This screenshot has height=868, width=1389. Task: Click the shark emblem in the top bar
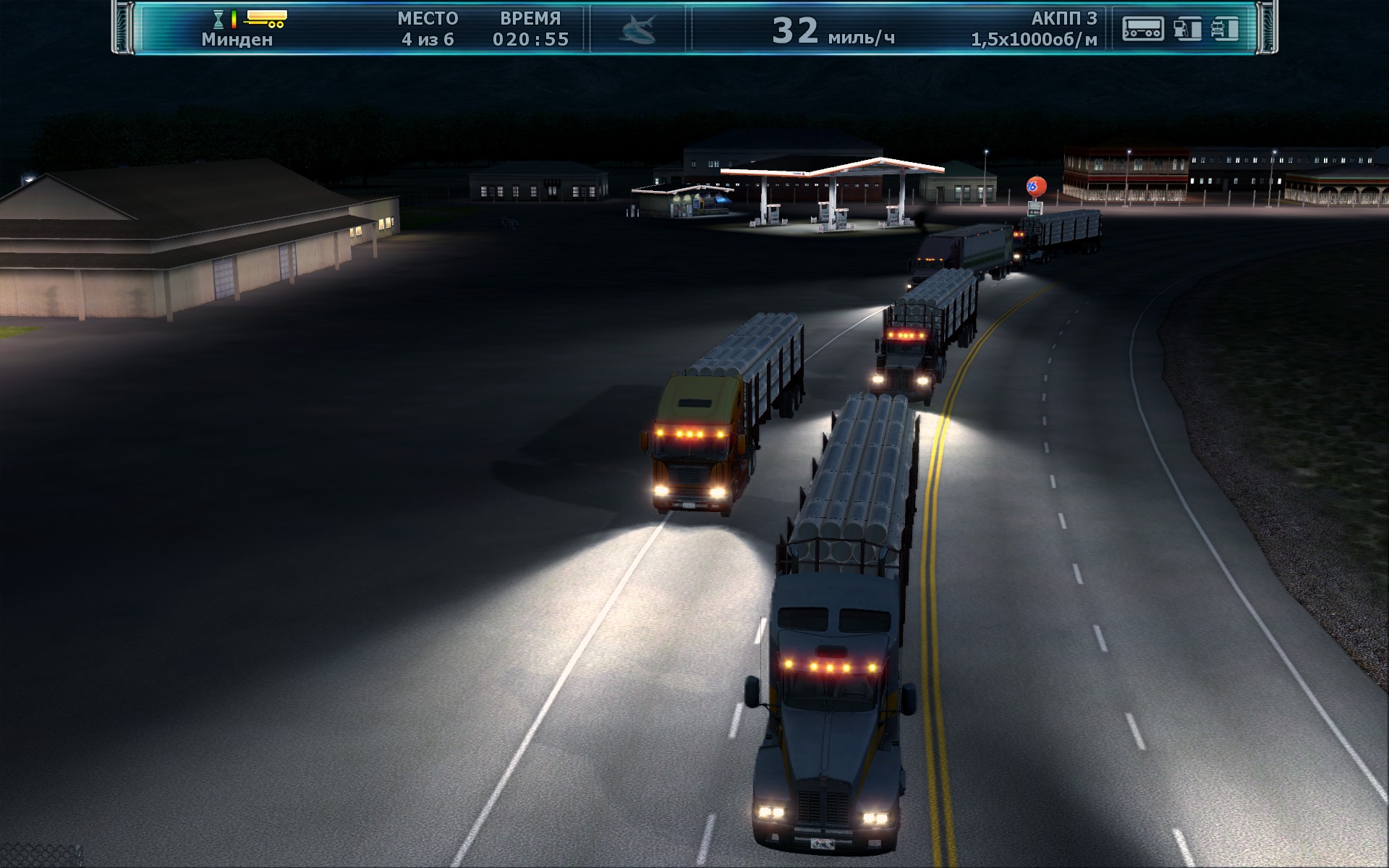637,30
